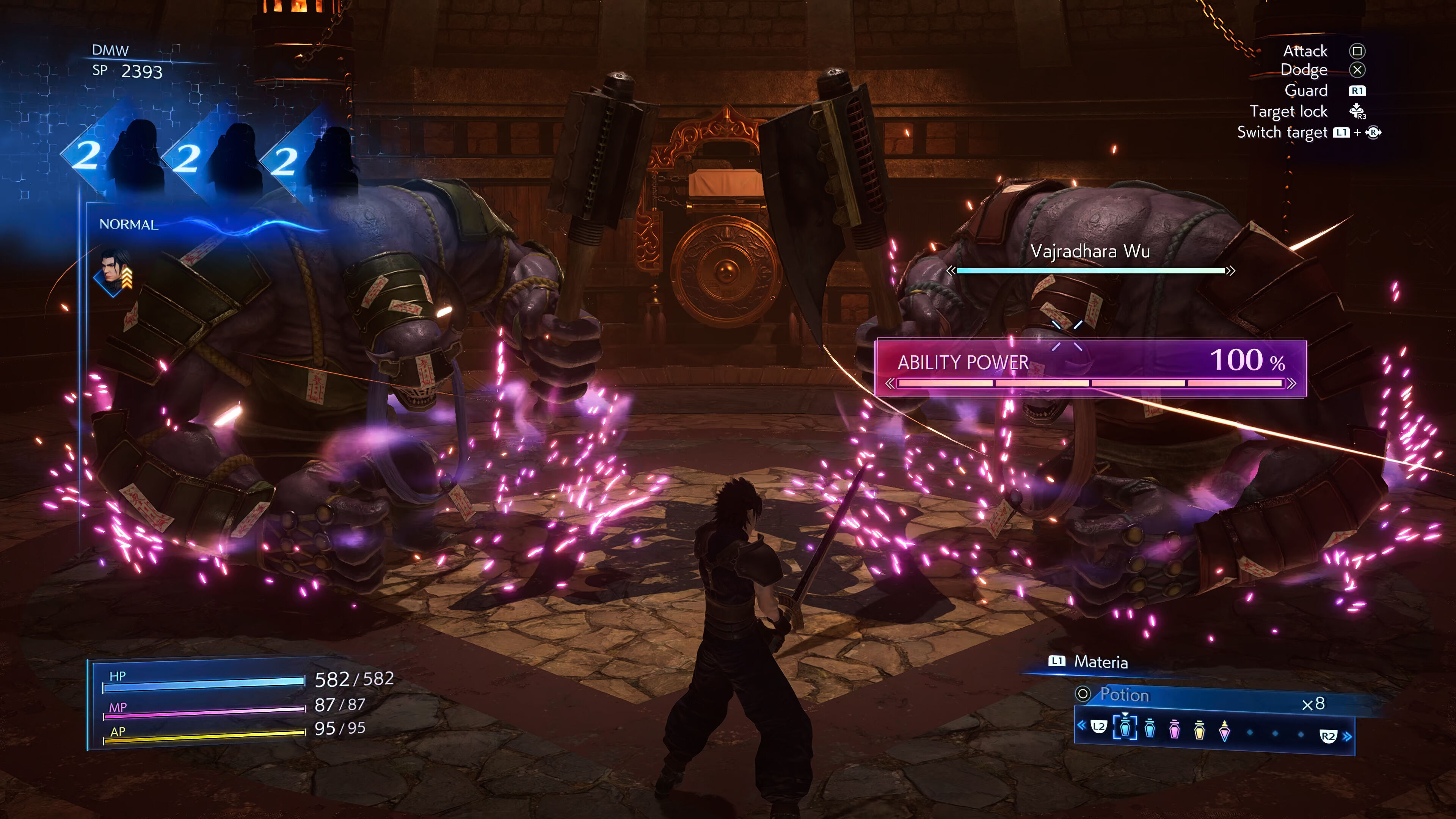Choose the diamond-shaped pink vial item
This screenshot has width=1456, height=819.
[1224, 731]
